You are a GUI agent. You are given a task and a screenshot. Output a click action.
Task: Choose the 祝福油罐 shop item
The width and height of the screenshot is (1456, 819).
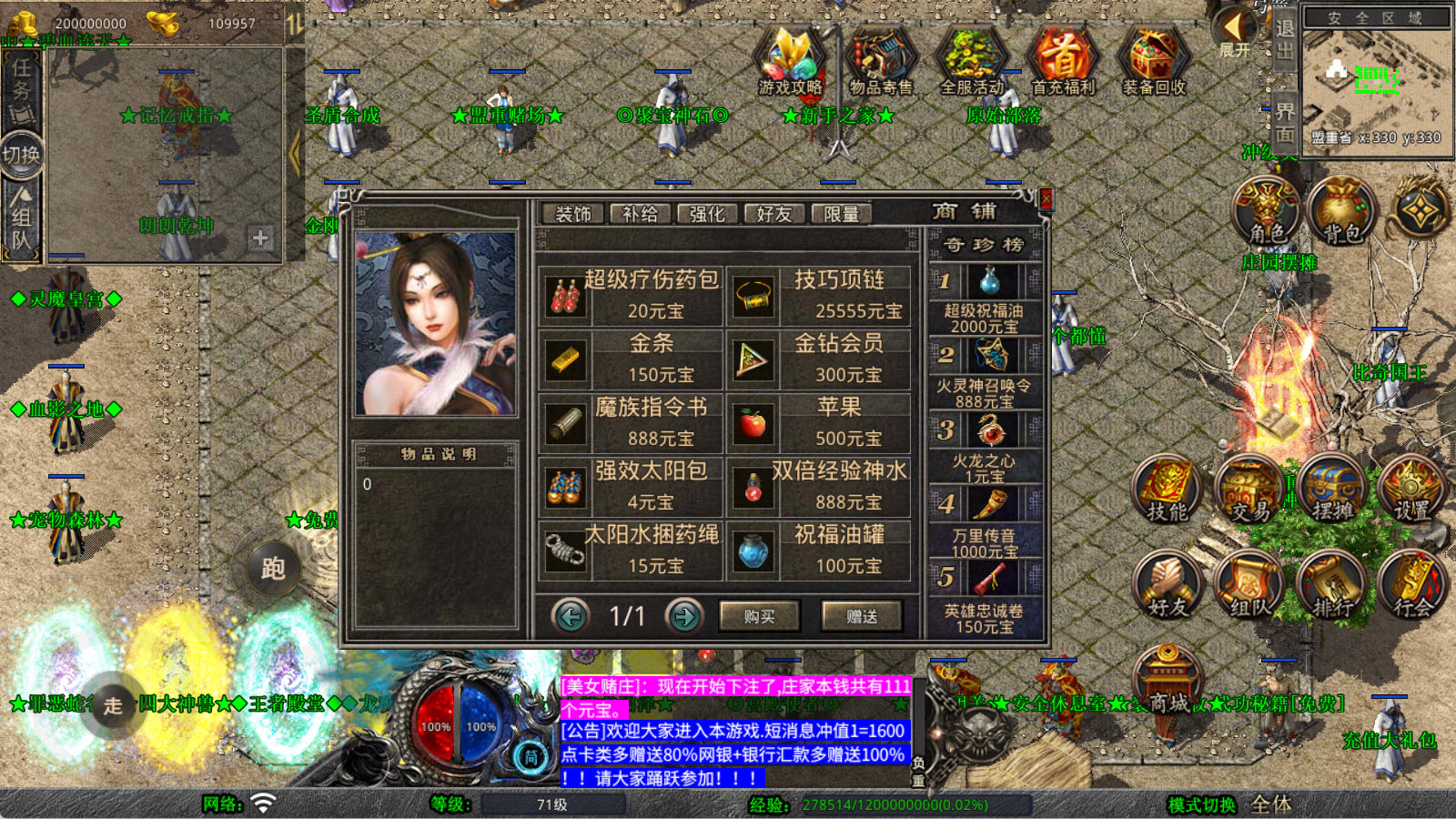click(x=818, y=550)
